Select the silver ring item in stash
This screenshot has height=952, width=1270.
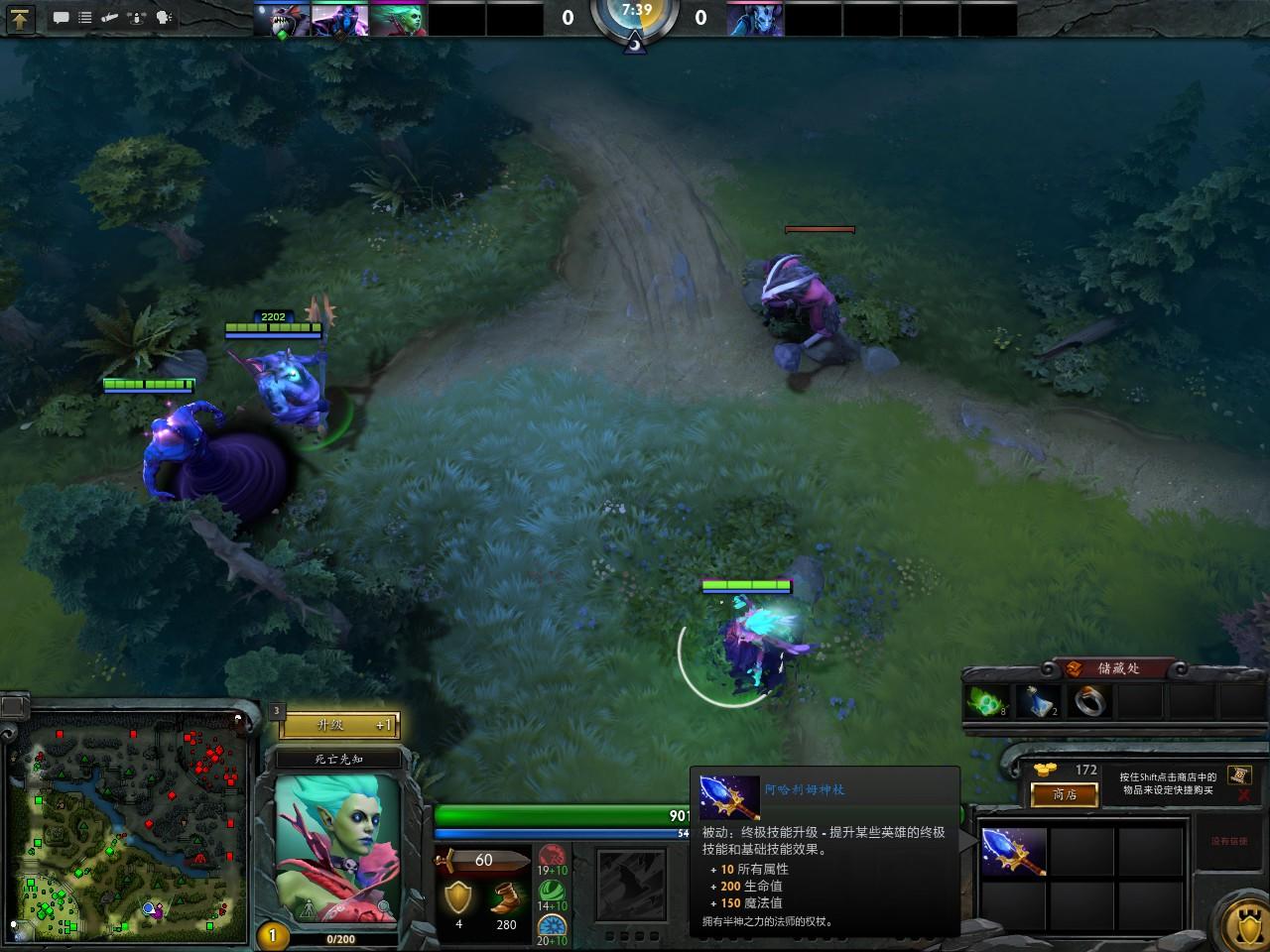1089,702
